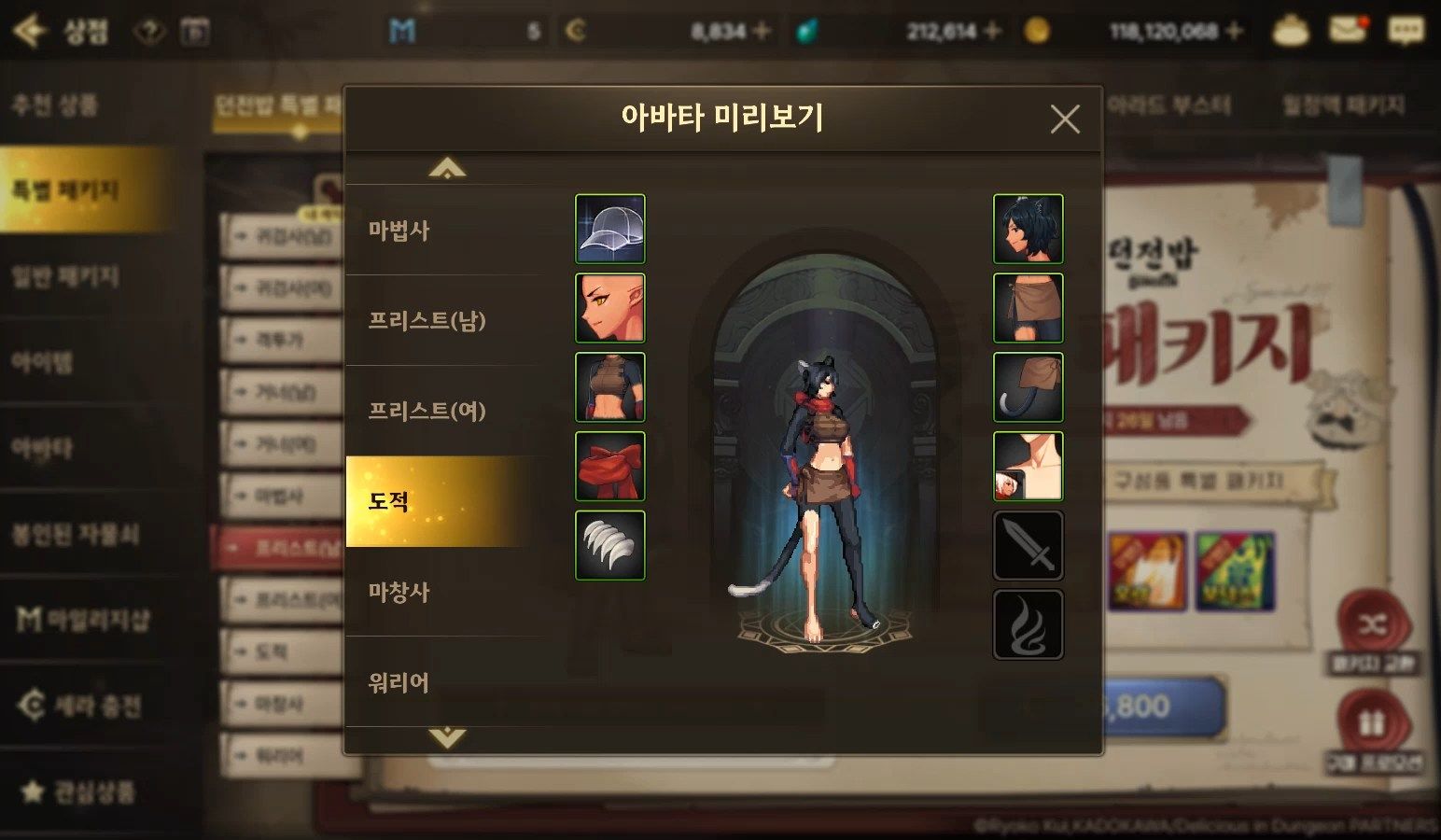Select the white claws avatar slot
This screenshot has height=840, width=1441.
click(x=610, y=545)
